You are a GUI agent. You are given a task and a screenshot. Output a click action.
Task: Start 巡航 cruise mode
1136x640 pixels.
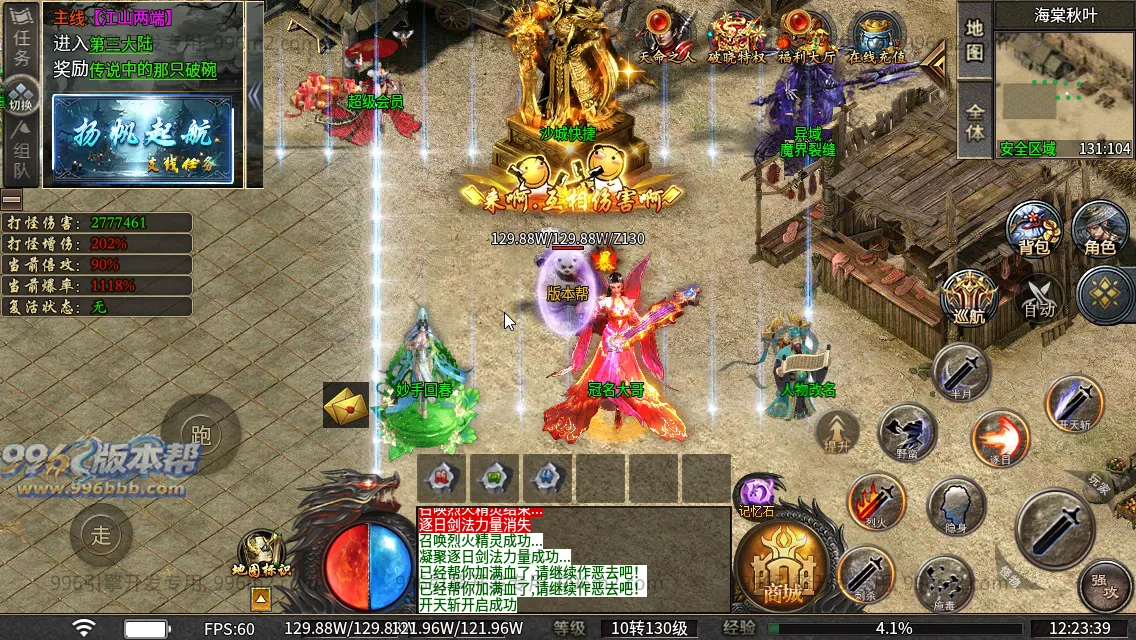970,297
